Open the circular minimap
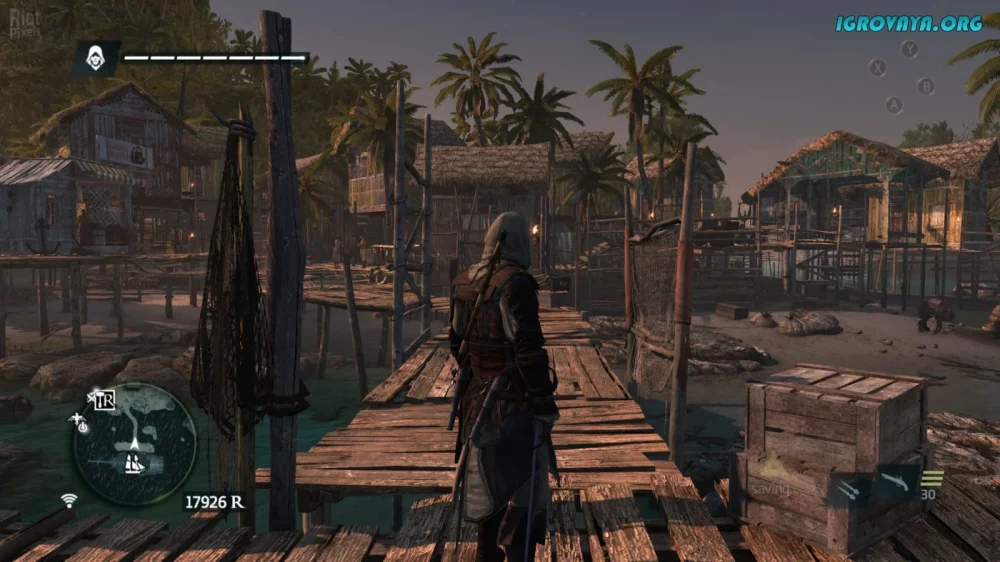This screenshot has height=562, width=1000. pyautogui.click(x=135, y=443)
